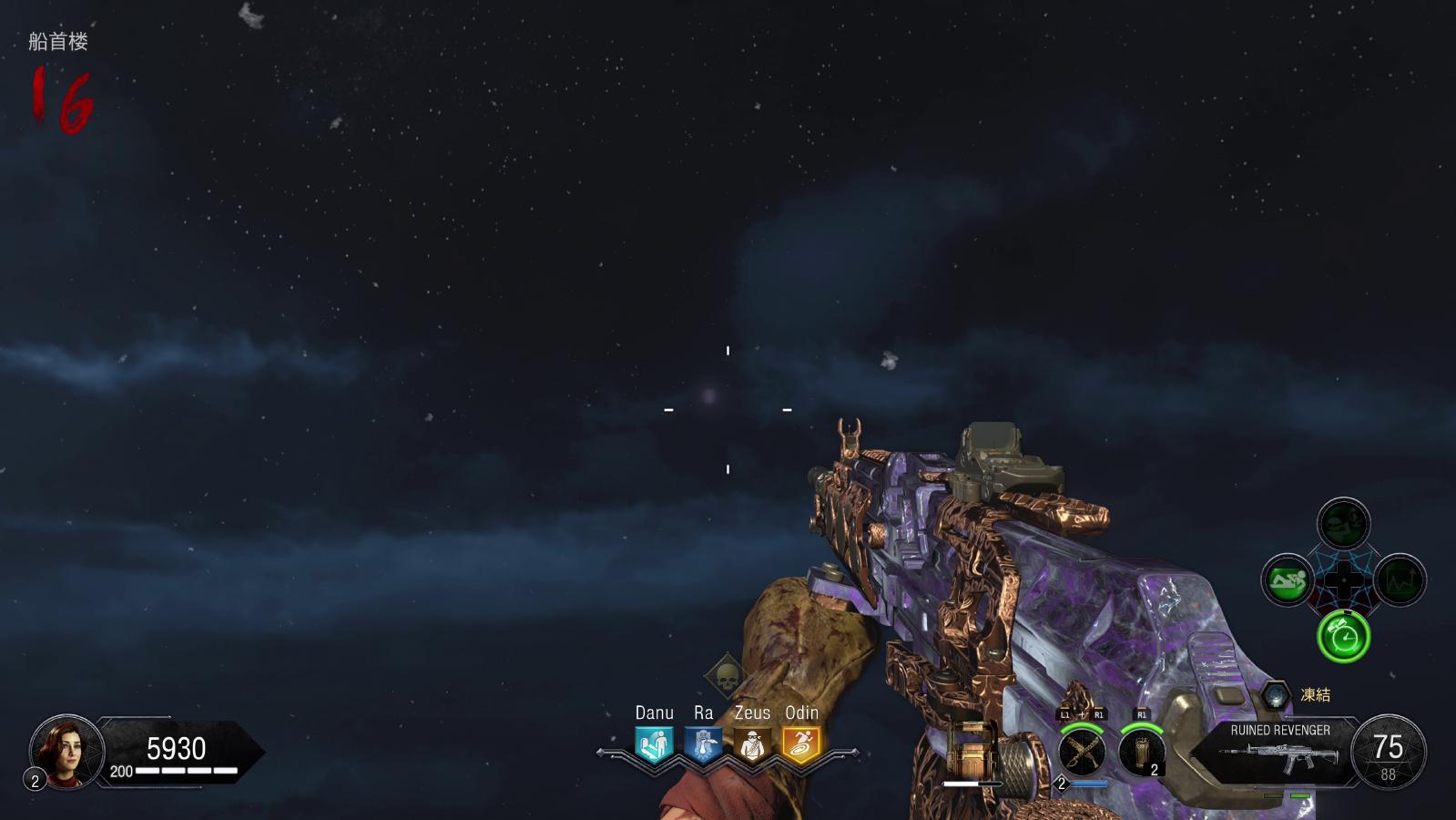Activate the green reclining figure elixir
Viewport: 1456px width, 820px height.
[1288, 579]
